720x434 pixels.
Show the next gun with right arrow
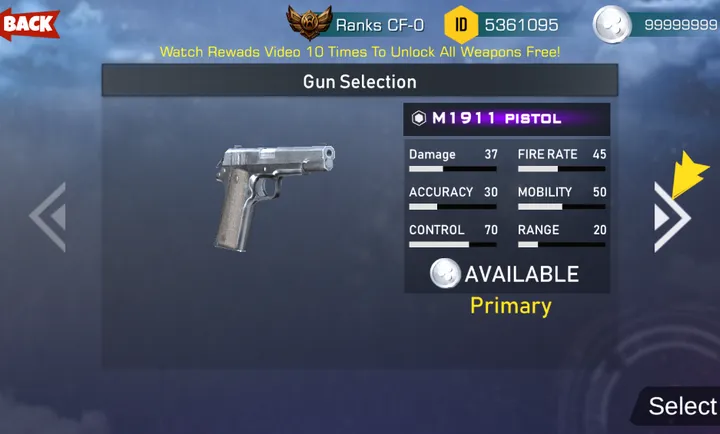point(671,216)
